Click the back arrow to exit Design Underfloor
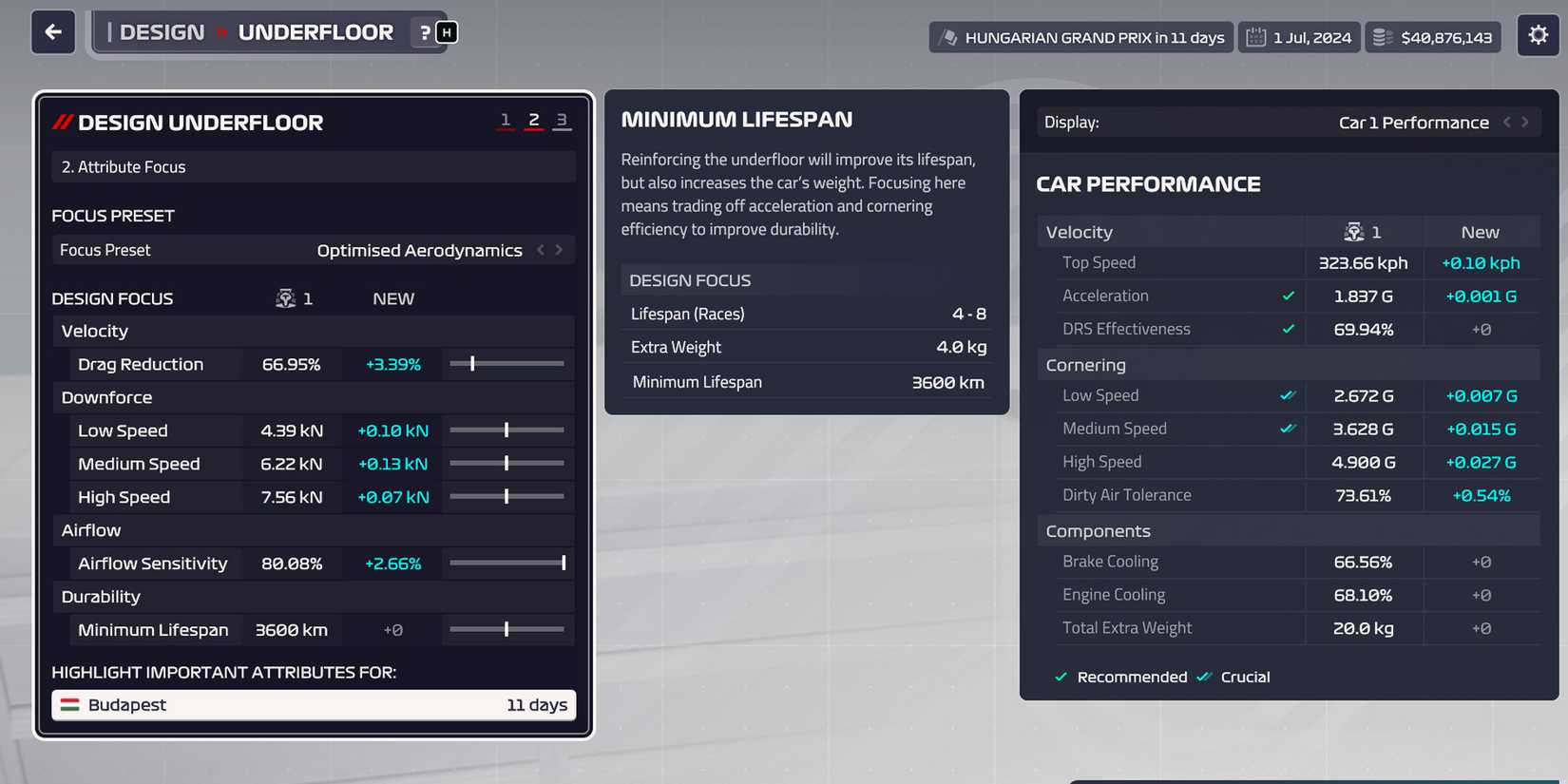 [x=52, y=31]
